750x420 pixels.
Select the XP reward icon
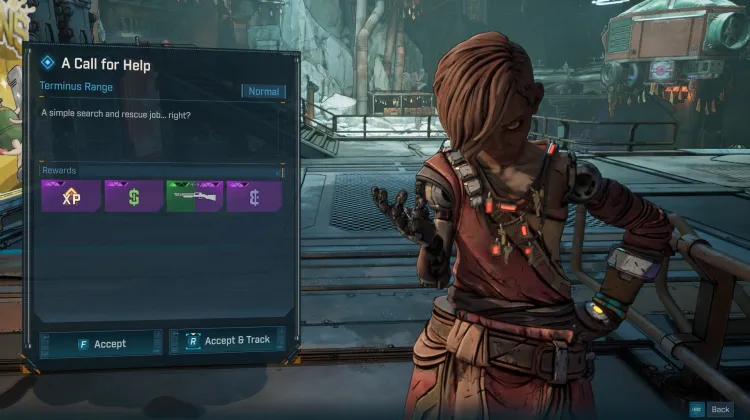tap(70, 196)
